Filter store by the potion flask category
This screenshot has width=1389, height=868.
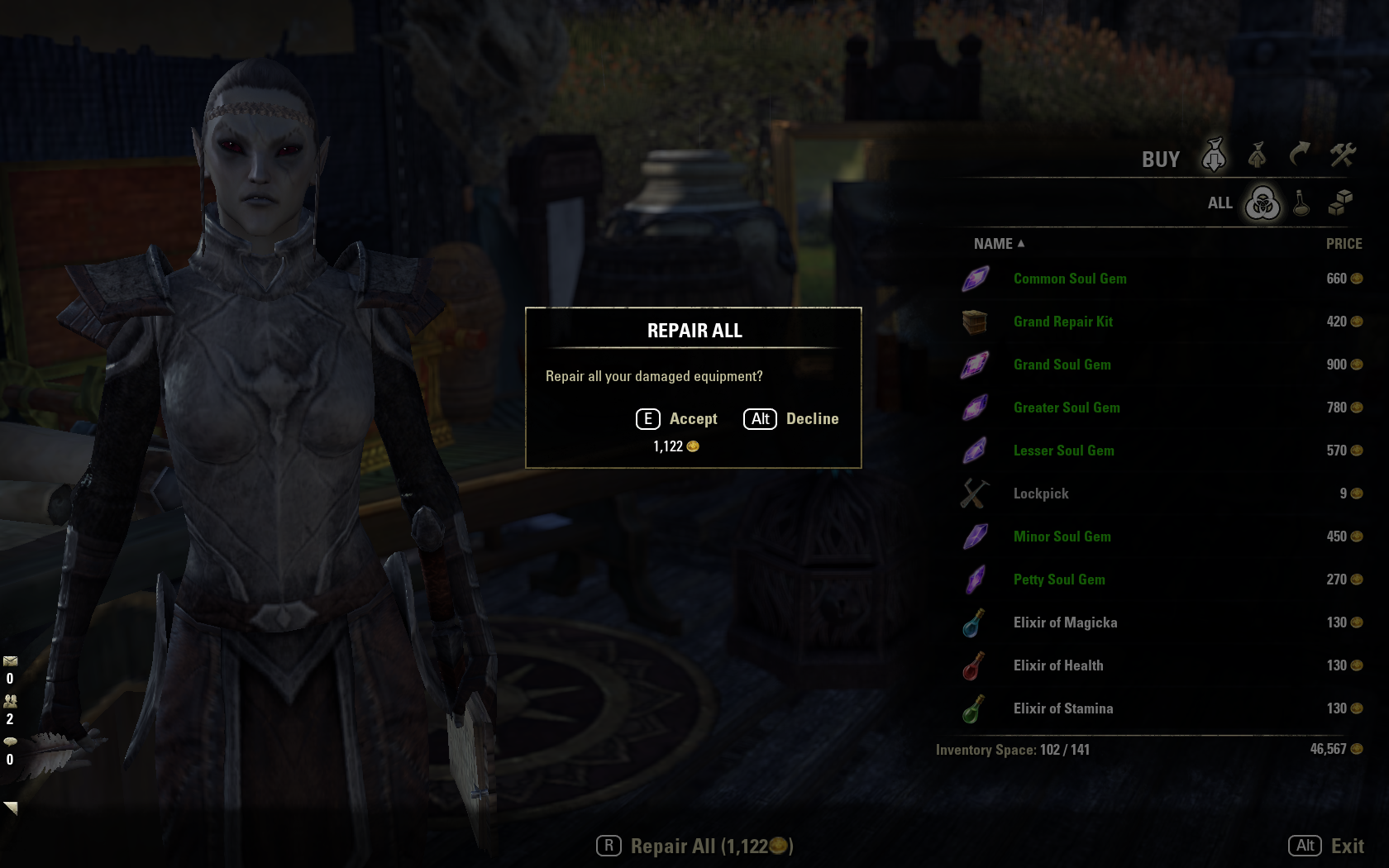click(x=1301, y=203)
